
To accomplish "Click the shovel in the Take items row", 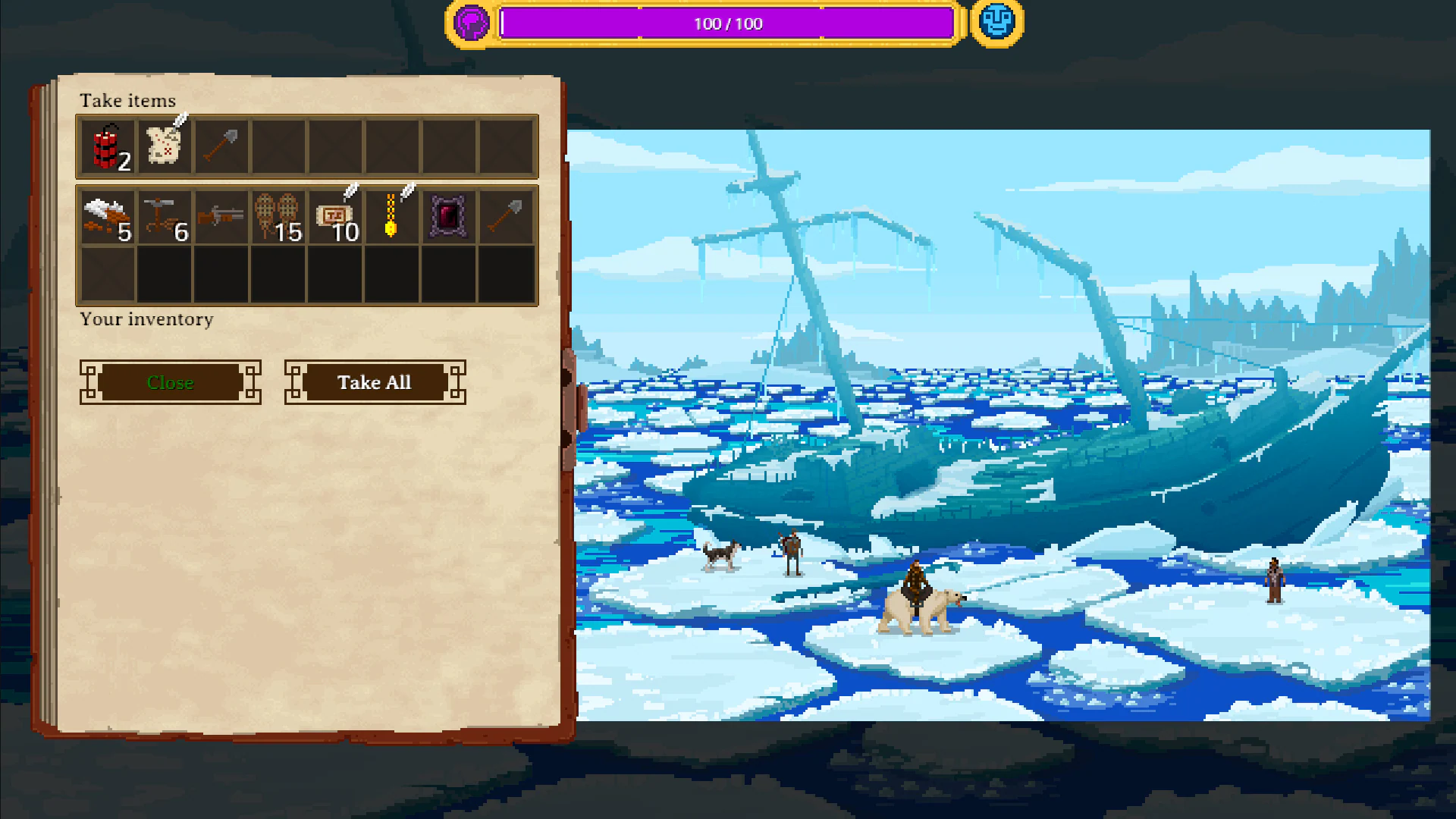I will tap(221, 146).
